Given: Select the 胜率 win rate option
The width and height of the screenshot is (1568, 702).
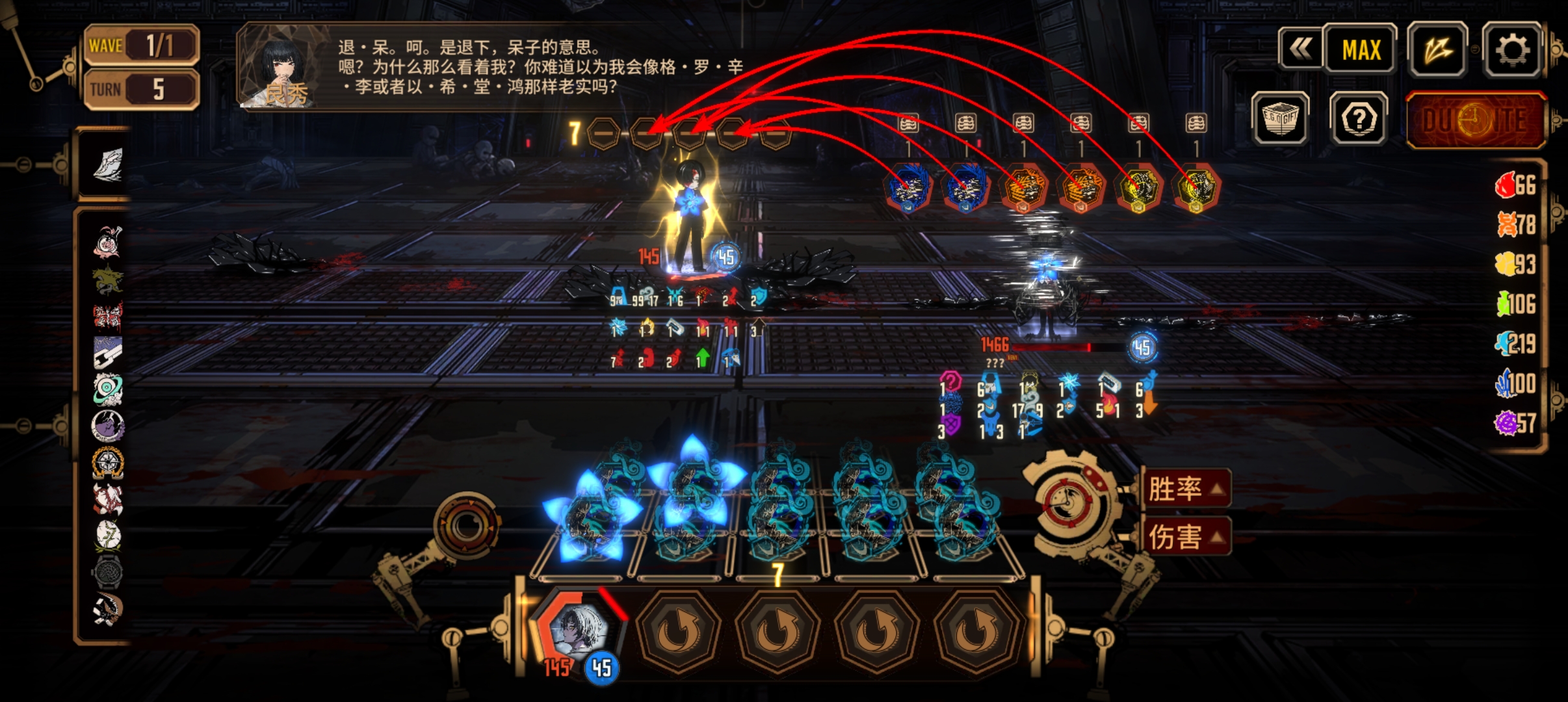Looking at the screenshot, I should (1186, 489).
